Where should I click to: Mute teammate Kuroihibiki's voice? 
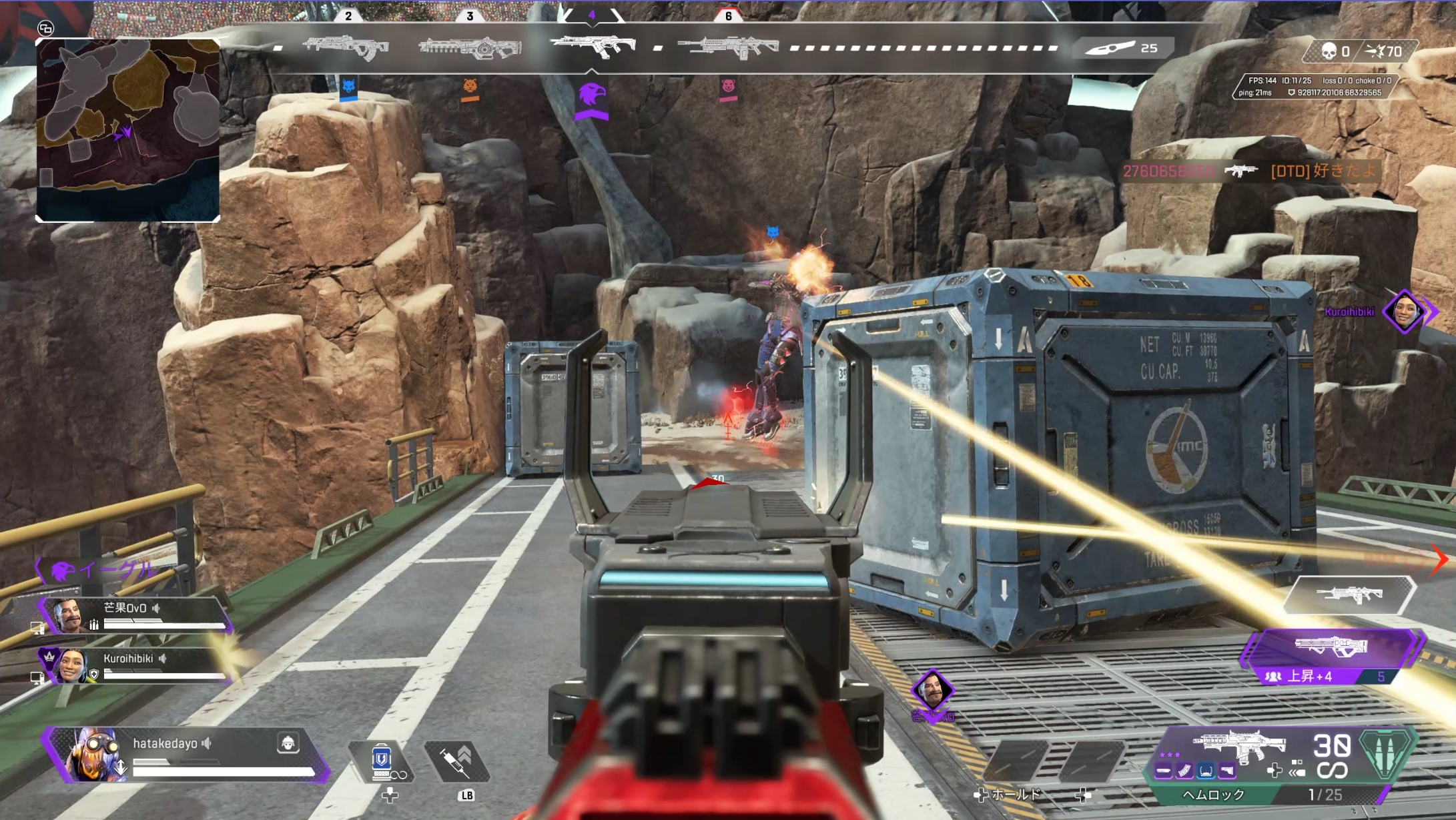point(163,659)
